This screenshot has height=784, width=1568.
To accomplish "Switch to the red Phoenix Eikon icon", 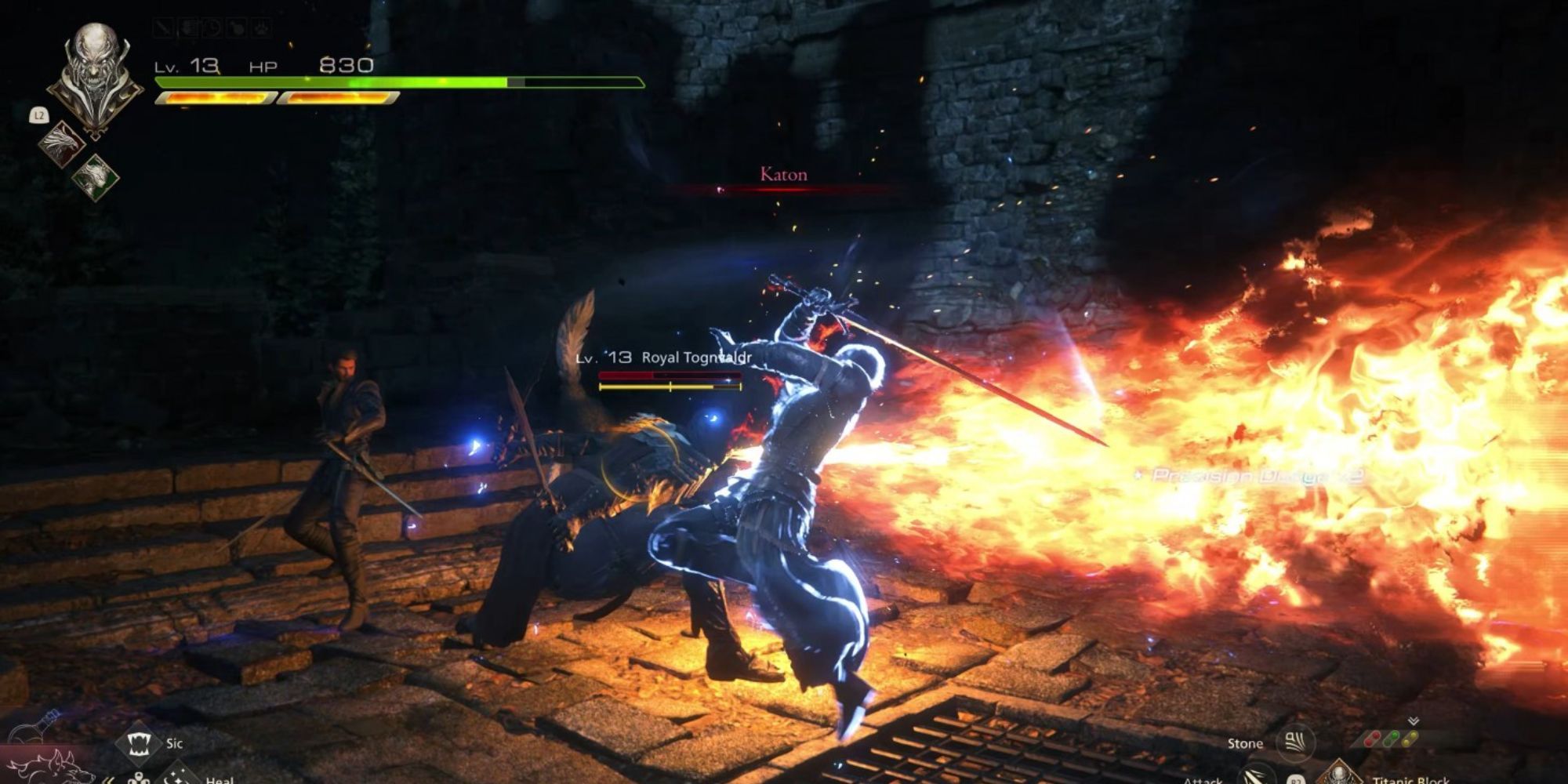I will (x=62, y=143).
